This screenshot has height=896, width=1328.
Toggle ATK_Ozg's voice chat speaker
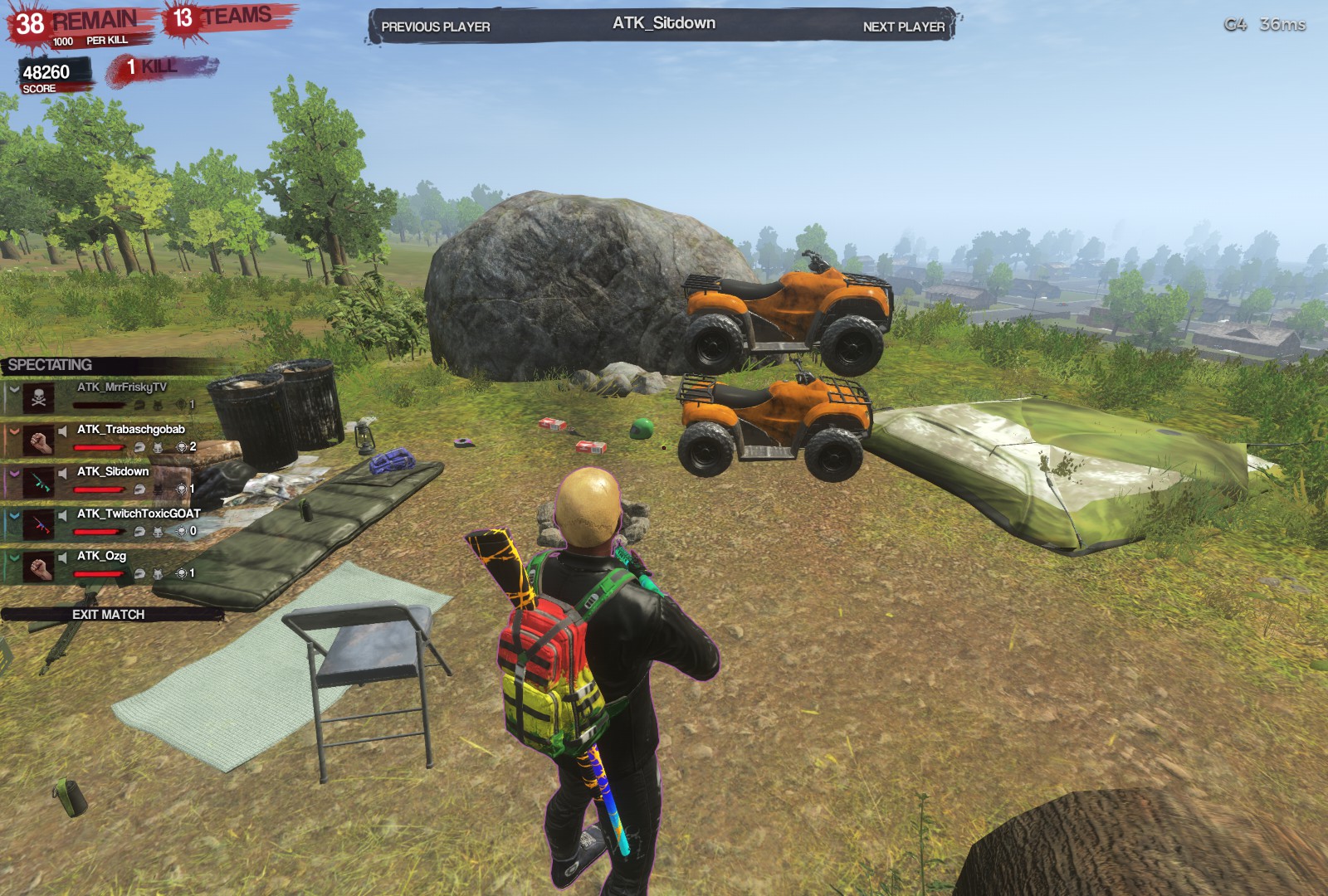pyautogui.click(x=63, y=558)
